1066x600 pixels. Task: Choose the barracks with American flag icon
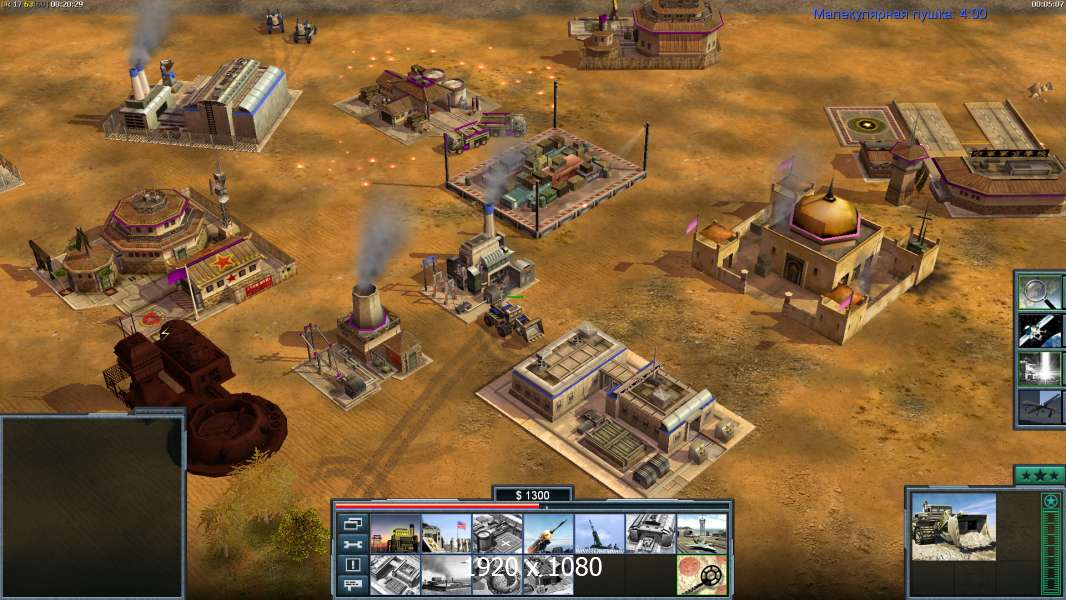click(446, 534)
